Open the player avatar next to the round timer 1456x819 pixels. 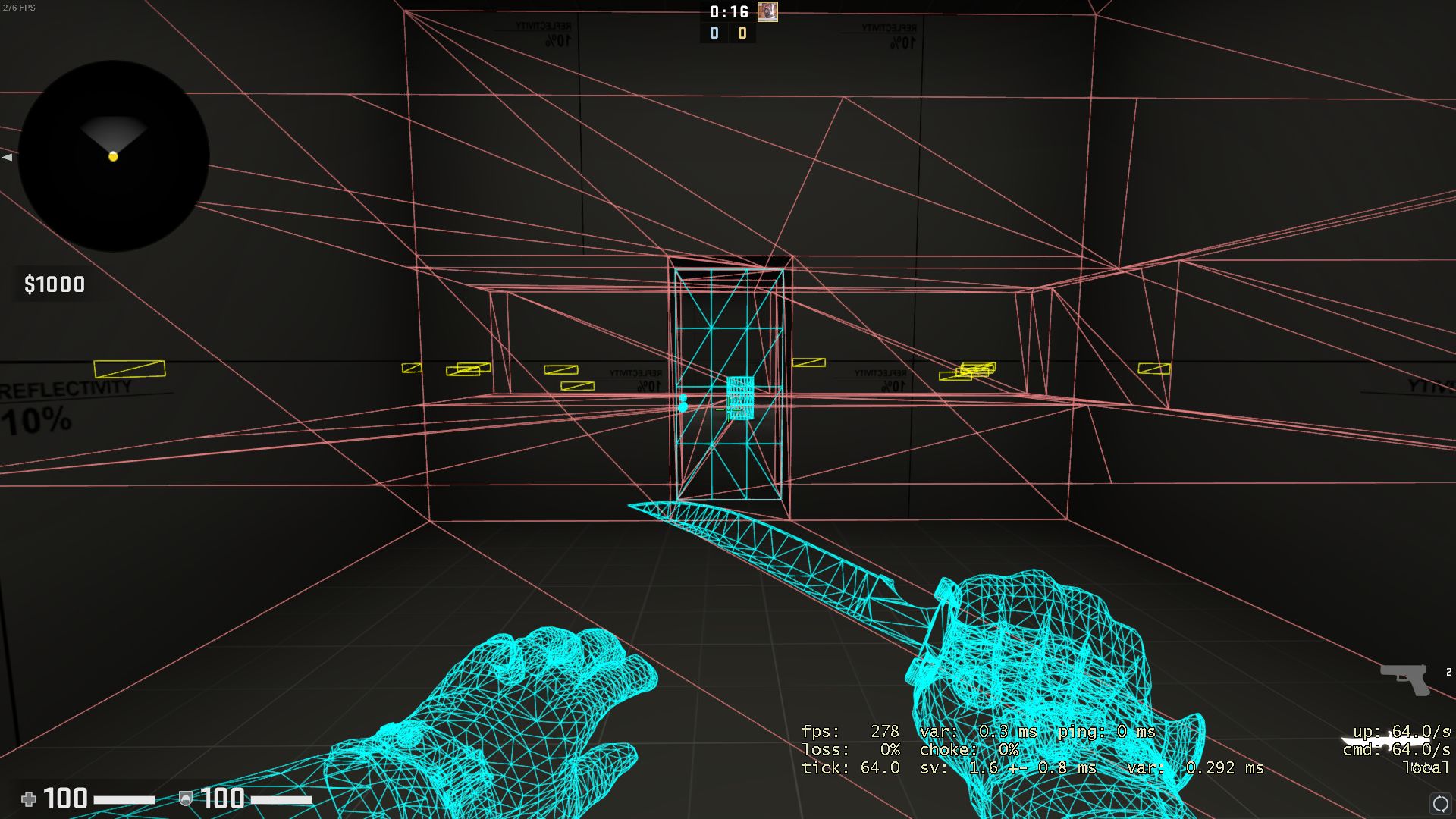pos(768,12)
